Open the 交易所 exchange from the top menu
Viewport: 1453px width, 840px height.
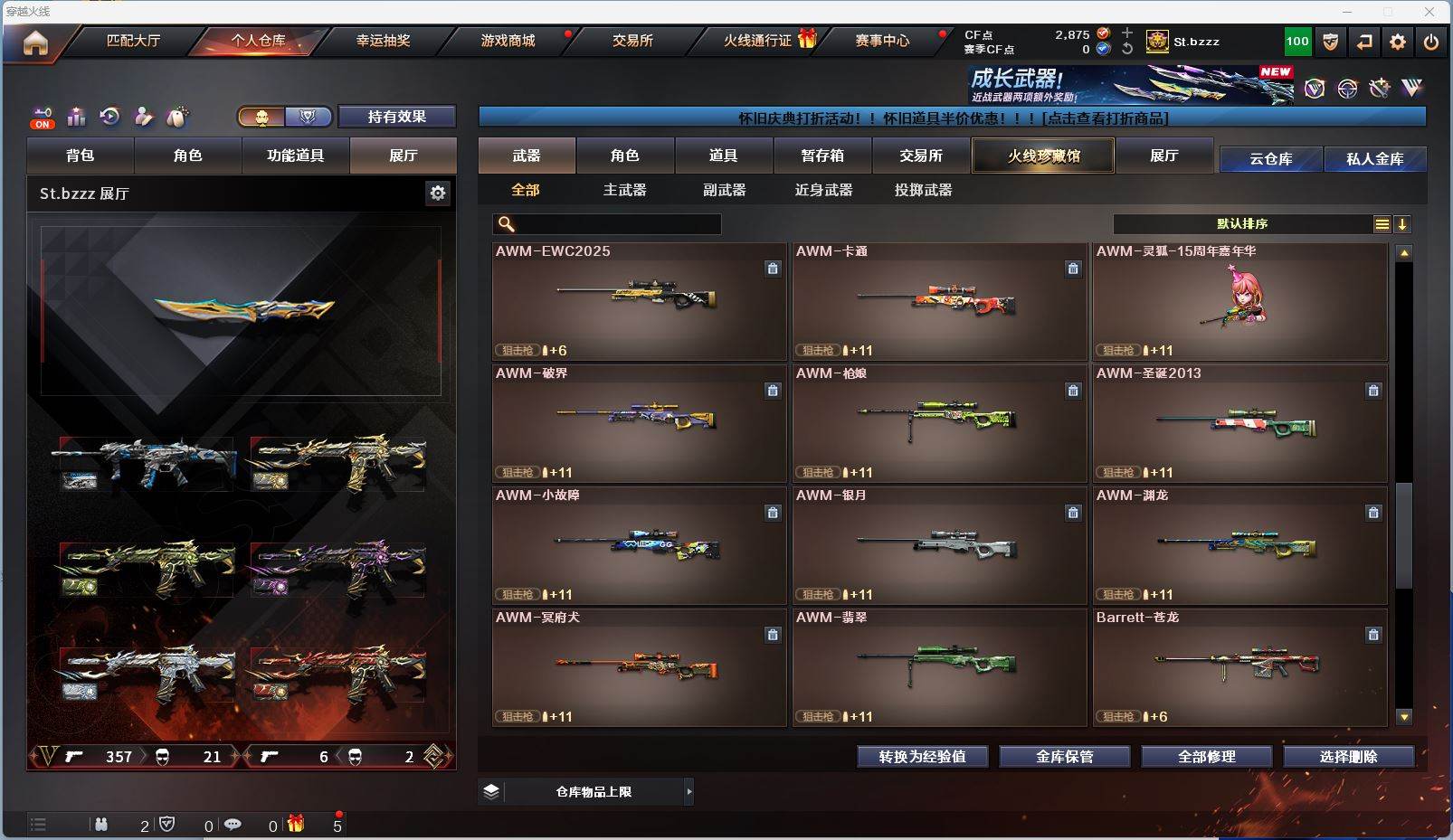[x=632, y=41]
